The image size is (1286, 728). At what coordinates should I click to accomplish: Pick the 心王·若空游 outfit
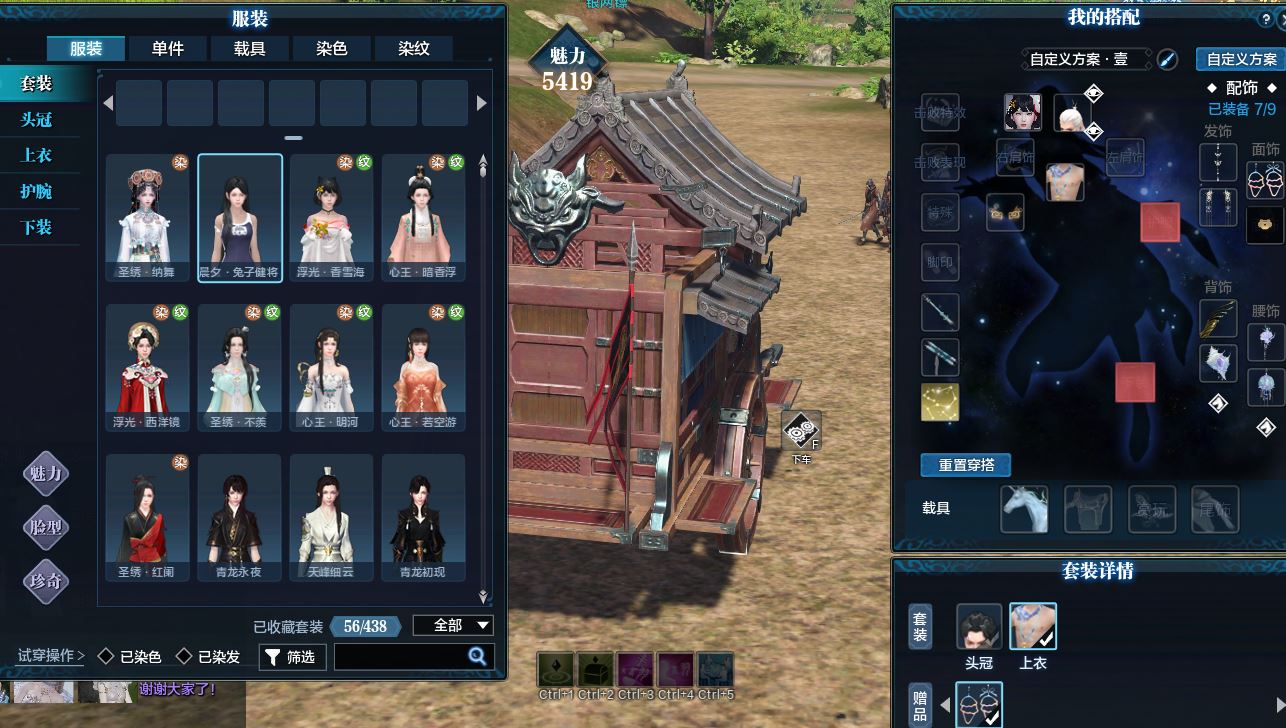423,367
